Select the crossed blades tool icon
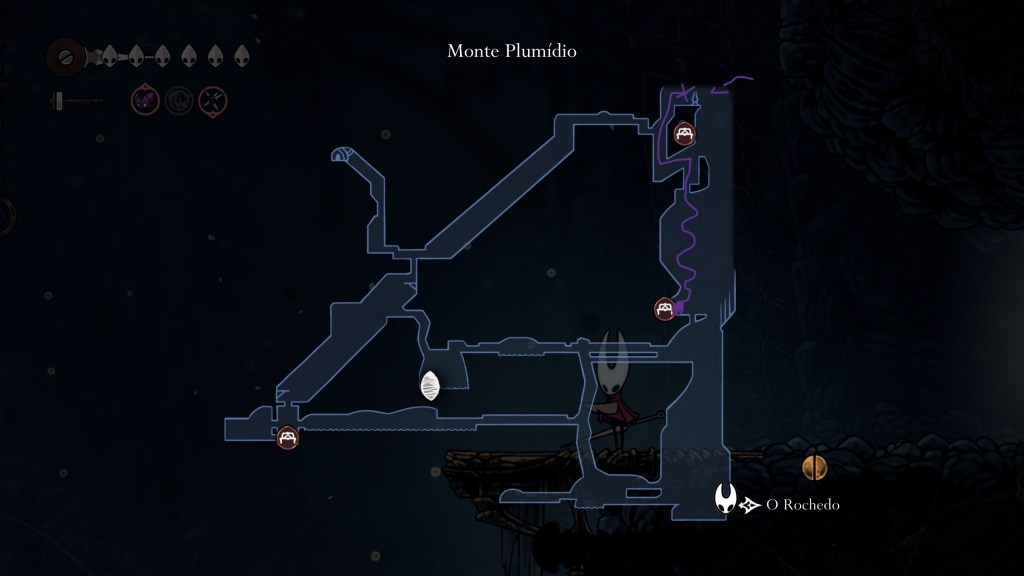Screen dimensions: 1024x576 (x=213, y=100)
